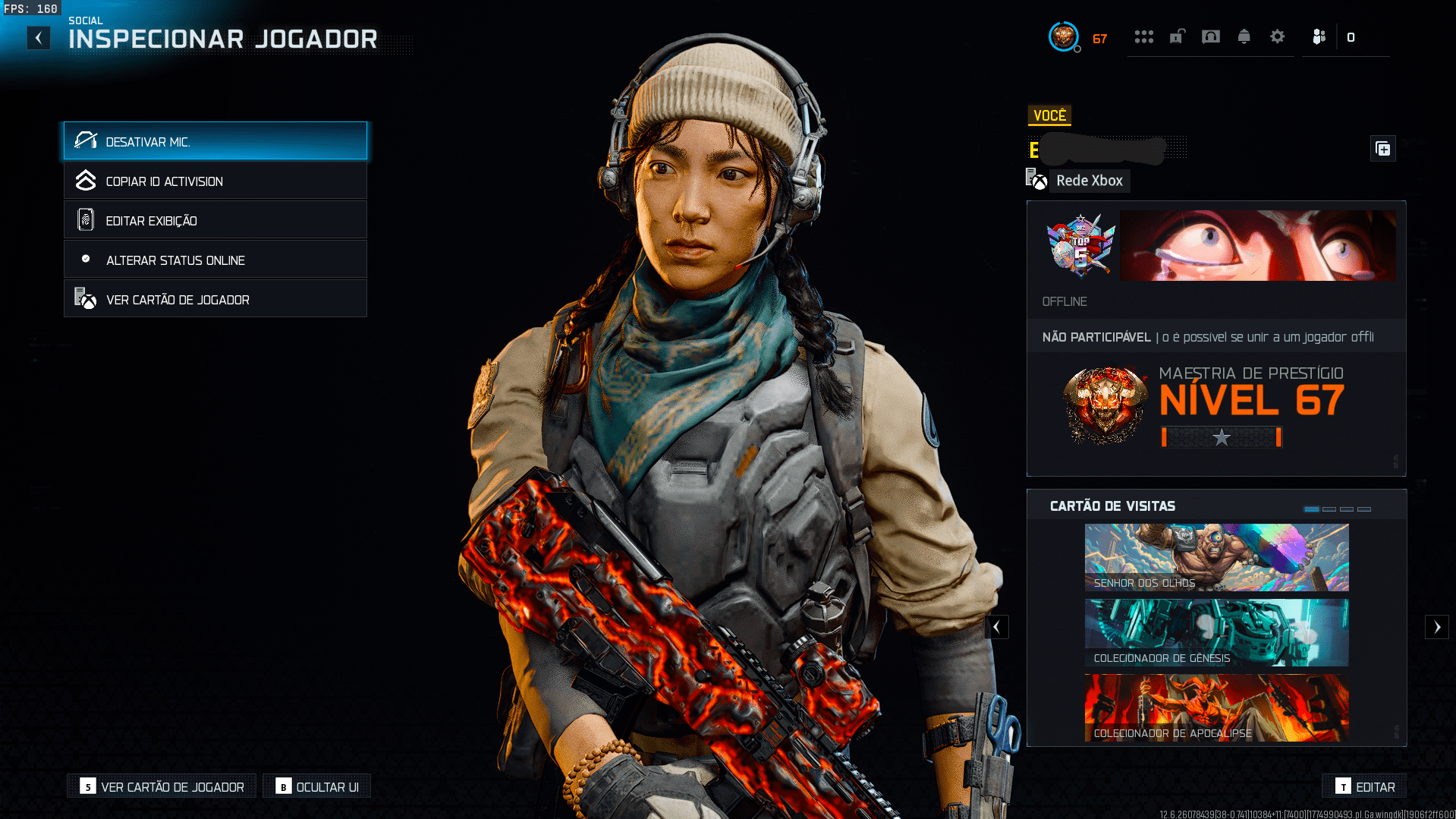Expand the next panel with the right chevron
1456x819 pixels.
coord(1438,627)
